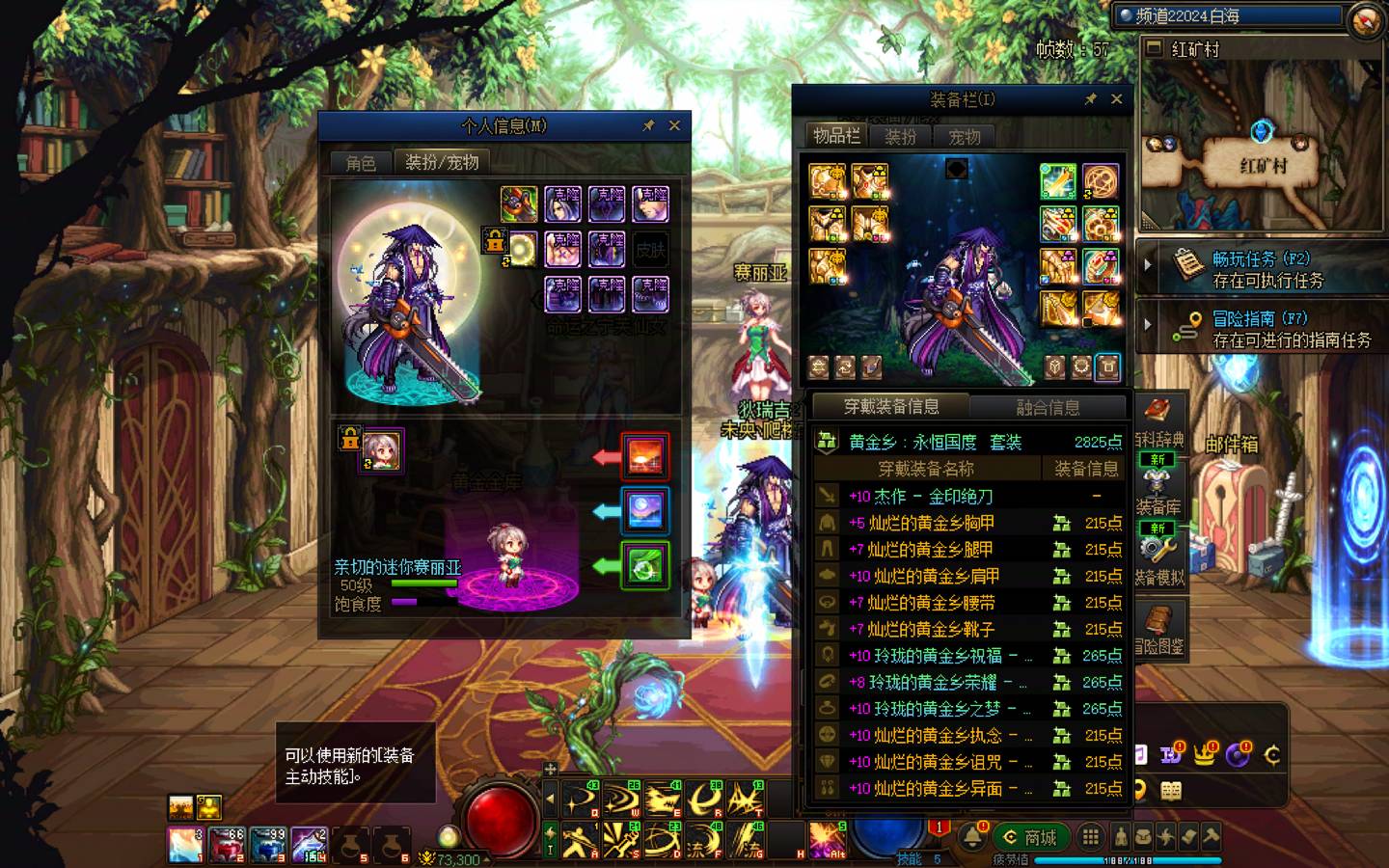Open the 宠物 pet tab in 装备栏

(x=965, y=137)
